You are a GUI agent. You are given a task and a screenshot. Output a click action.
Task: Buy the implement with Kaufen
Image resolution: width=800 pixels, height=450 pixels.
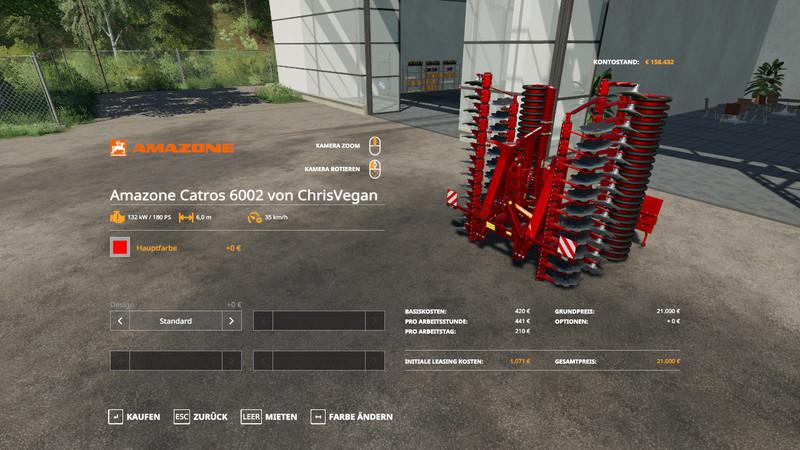(134, 416)
